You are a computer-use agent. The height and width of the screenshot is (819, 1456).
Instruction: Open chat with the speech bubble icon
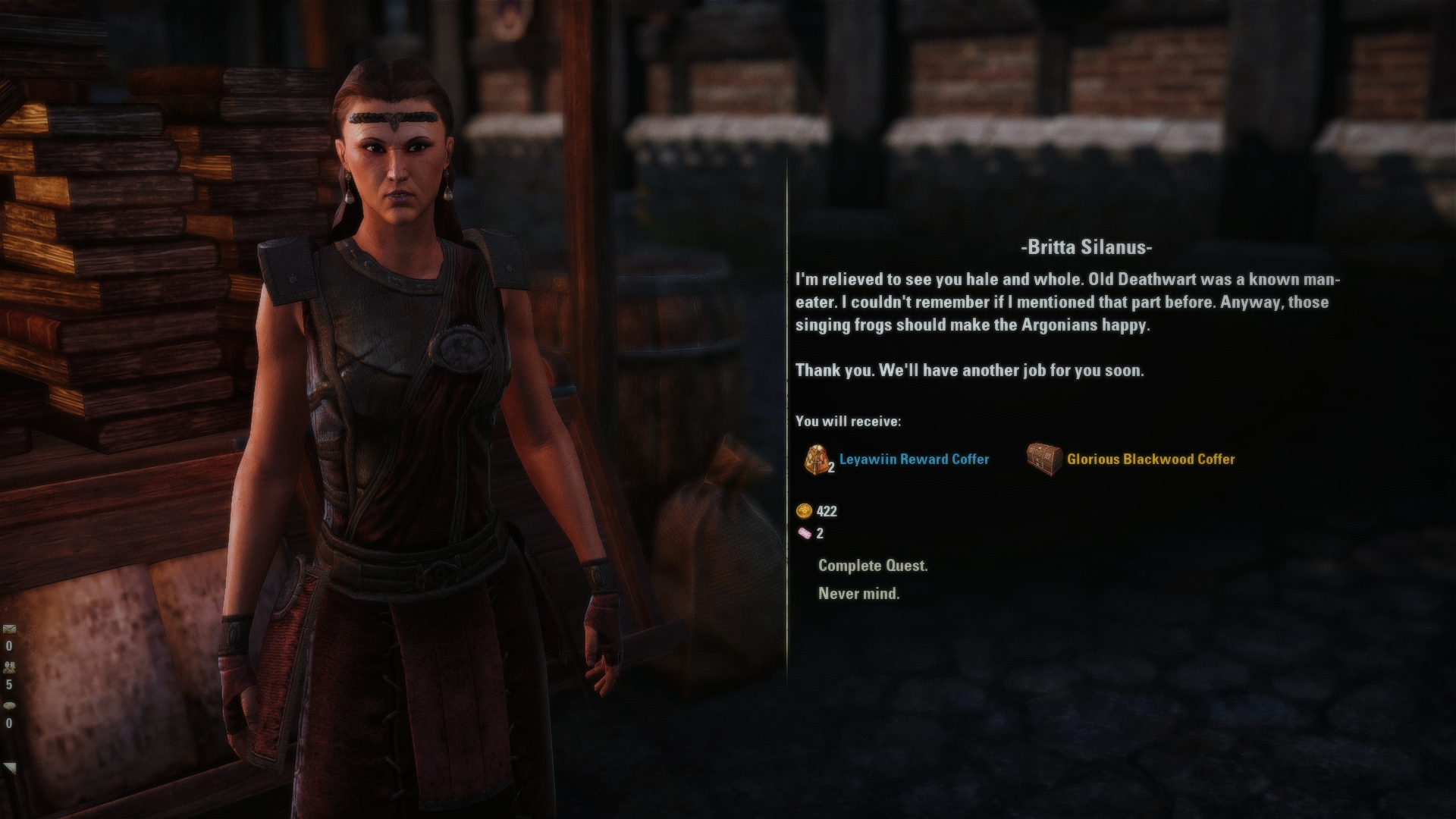[x=8, y=705]
